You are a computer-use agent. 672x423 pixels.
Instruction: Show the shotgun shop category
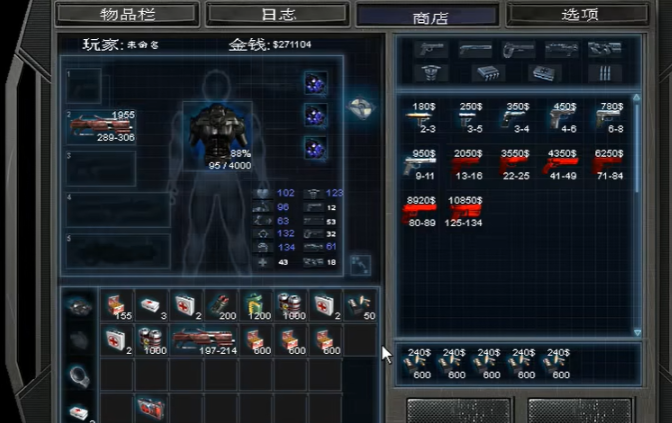tap(475, 49)
